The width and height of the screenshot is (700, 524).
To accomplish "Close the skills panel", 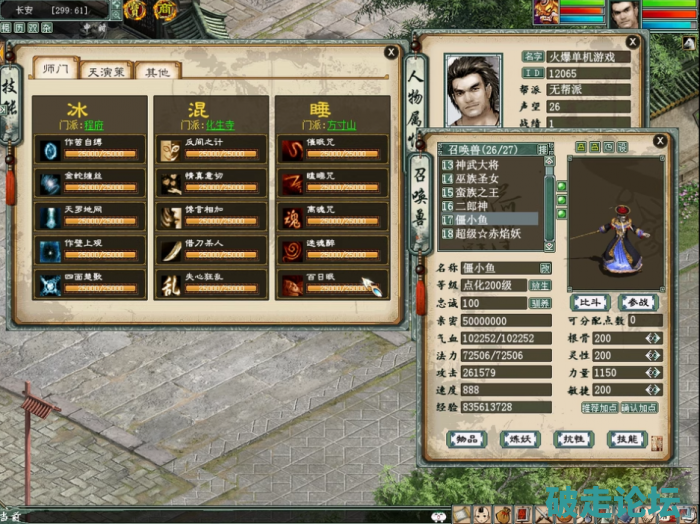I will coord(392,54).
